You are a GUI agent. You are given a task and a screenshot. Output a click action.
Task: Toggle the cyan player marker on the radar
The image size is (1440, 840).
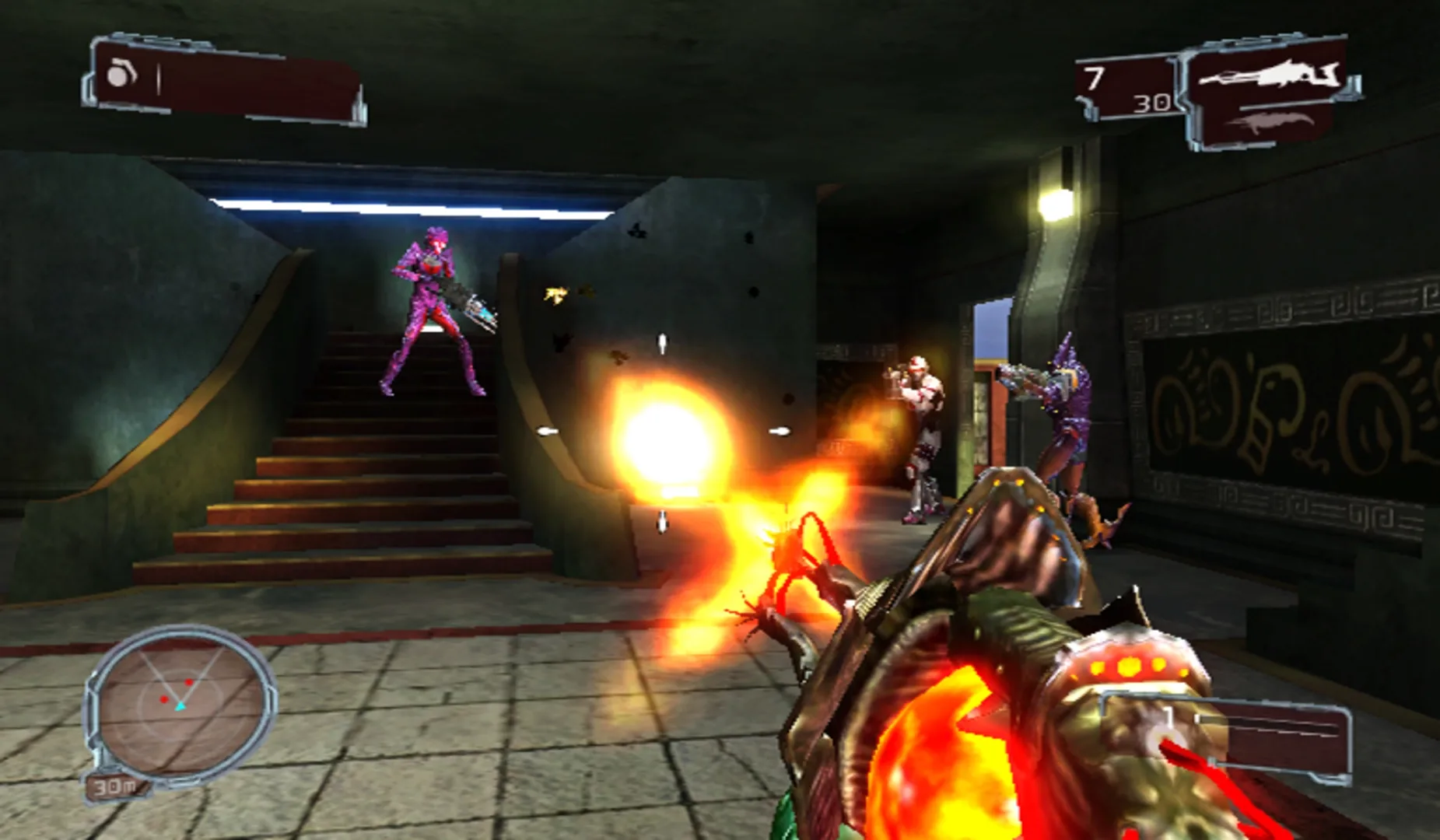click(x=180, y=706)
